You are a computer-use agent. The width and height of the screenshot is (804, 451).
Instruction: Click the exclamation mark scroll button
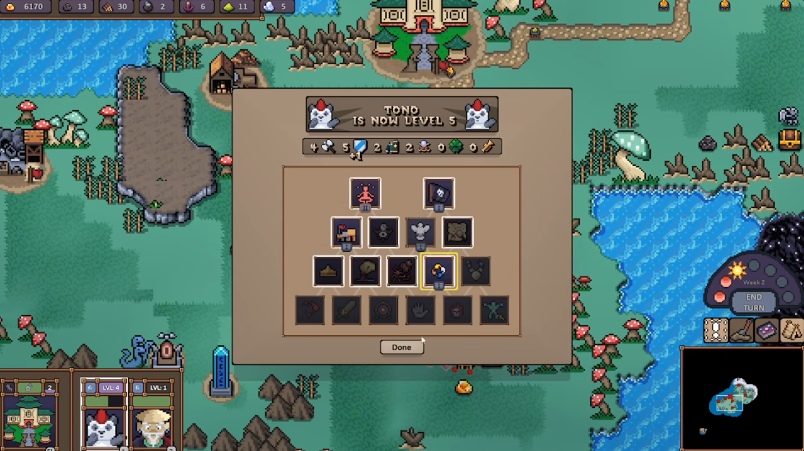(x=716, y=330)
